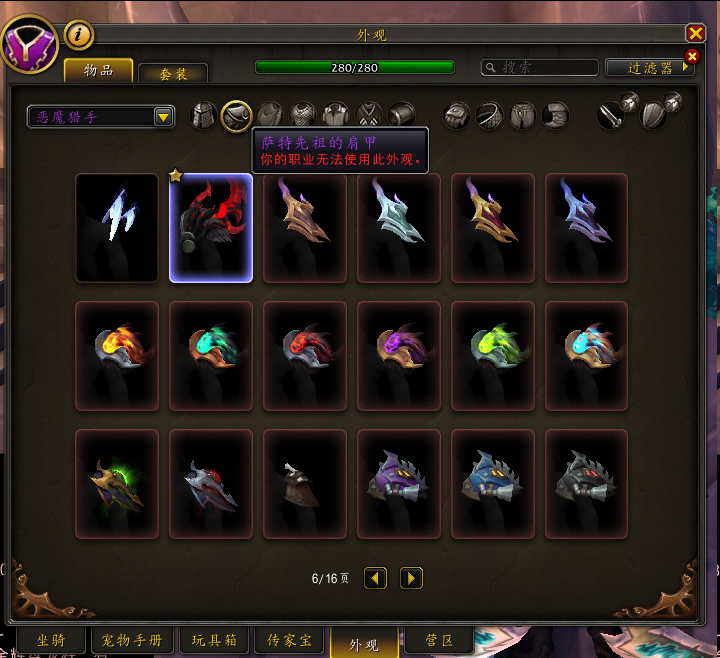
Task: Select the helmet slot filter icon
Action: [x=204, y=115]
